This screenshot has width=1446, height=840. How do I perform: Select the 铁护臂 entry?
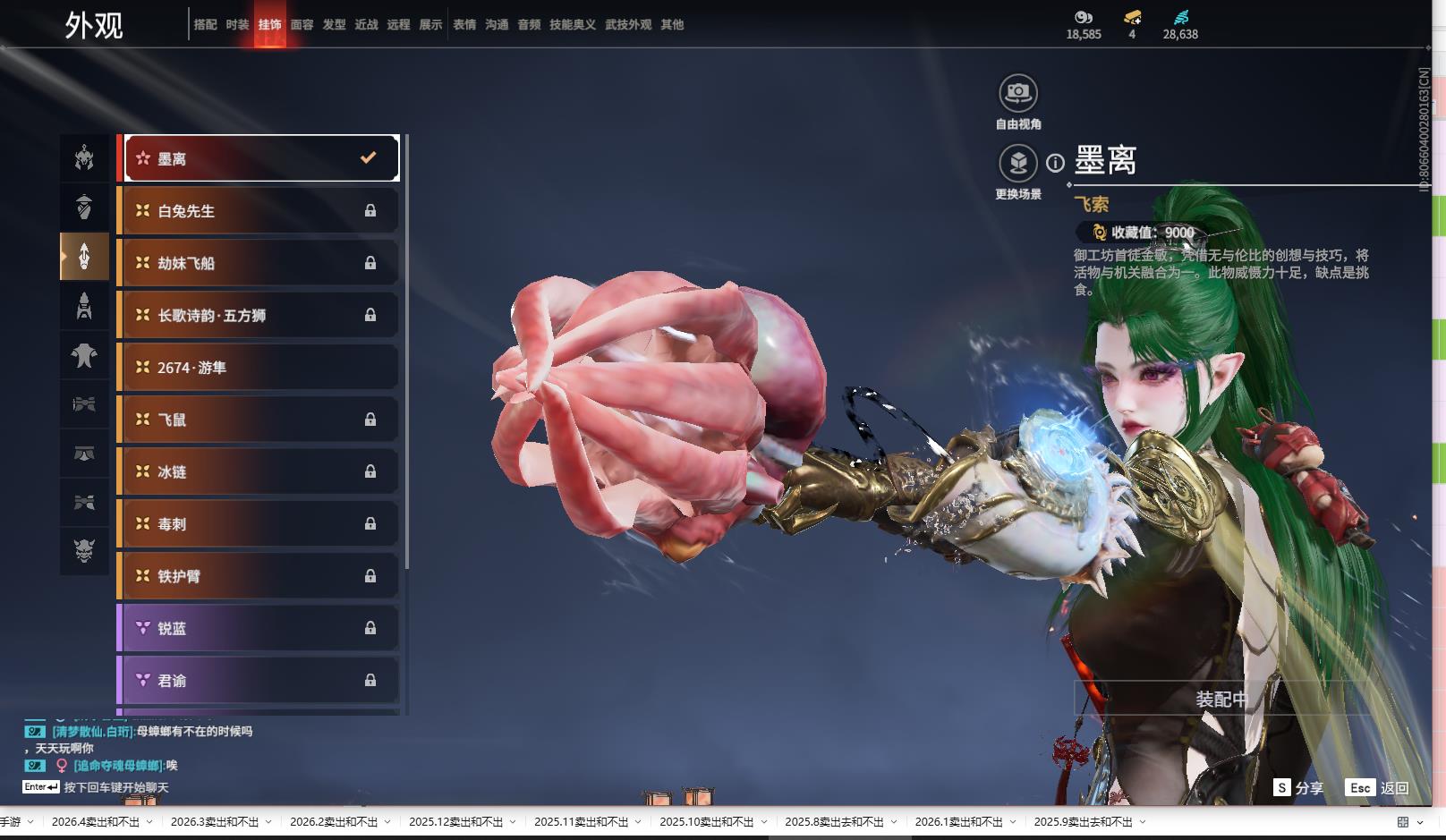(x=259, y=576)
